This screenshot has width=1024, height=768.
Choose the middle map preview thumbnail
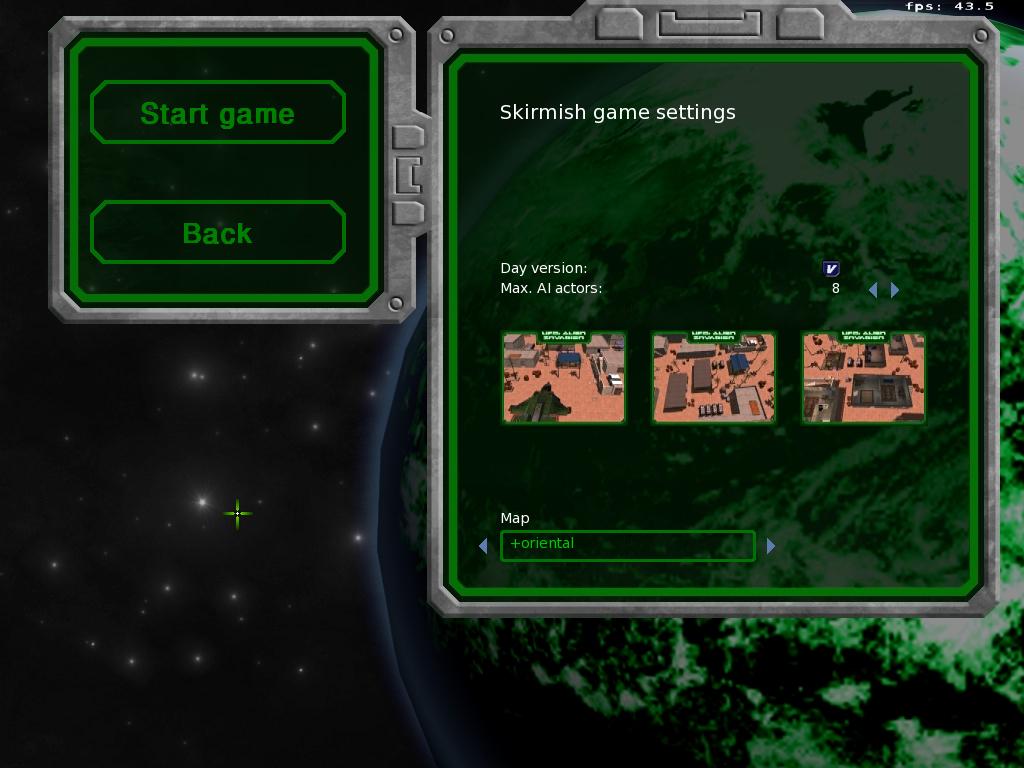point(714,378)
